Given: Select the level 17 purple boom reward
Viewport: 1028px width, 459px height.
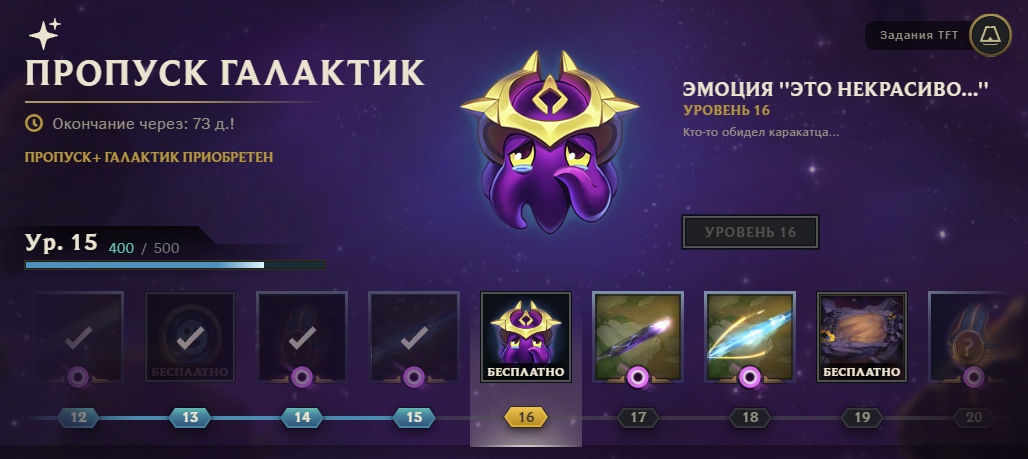Looking at the screenshot, I should pos(638,338).
